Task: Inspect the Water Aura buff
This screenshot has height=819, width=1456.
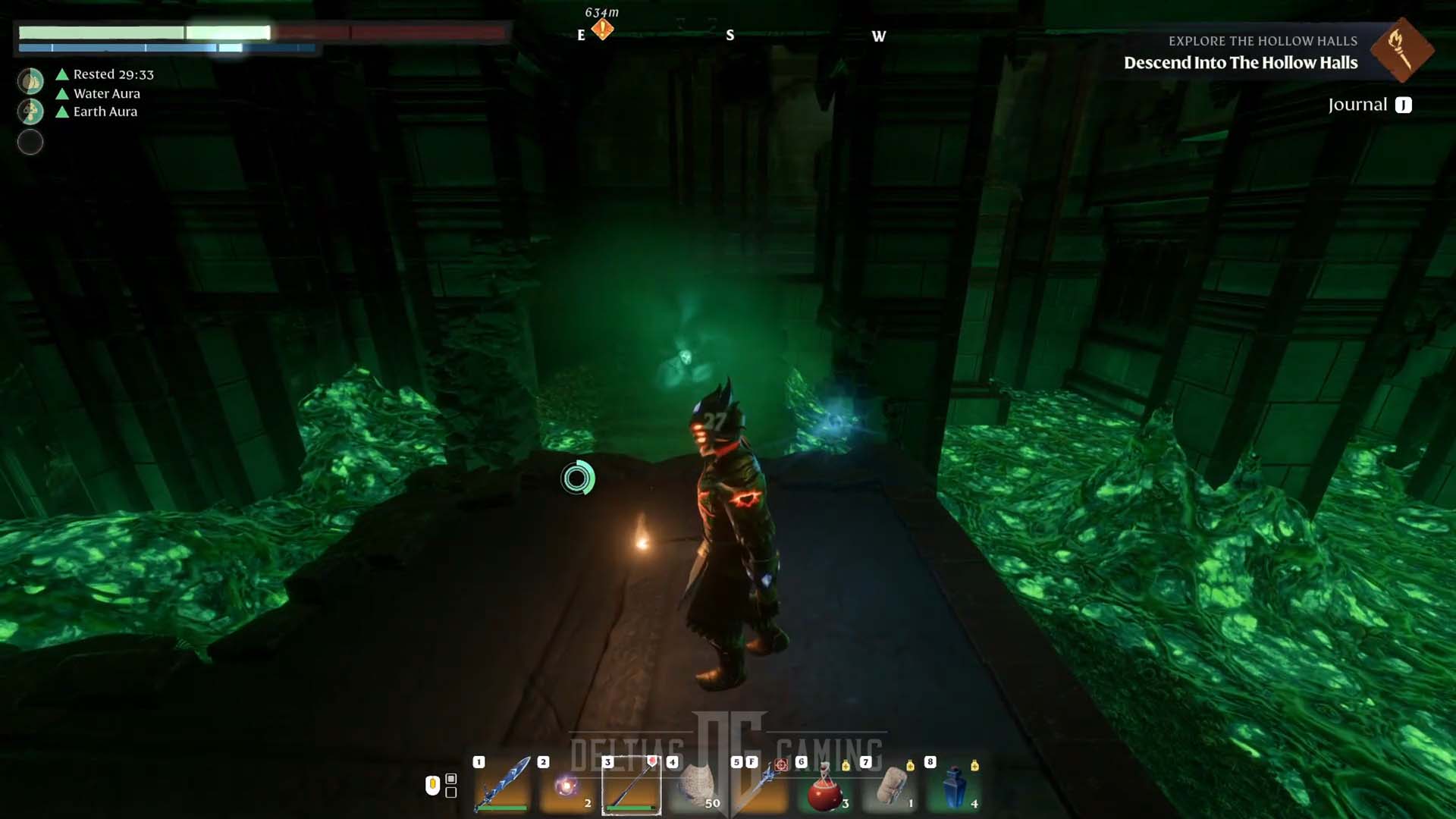Action: [x=106, y=93]
